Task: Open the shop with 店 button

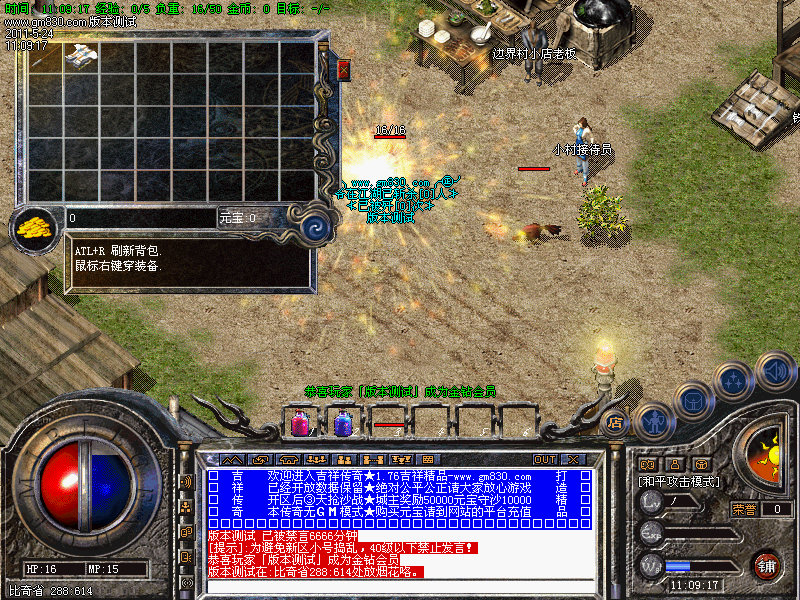Action: [617, 422]
